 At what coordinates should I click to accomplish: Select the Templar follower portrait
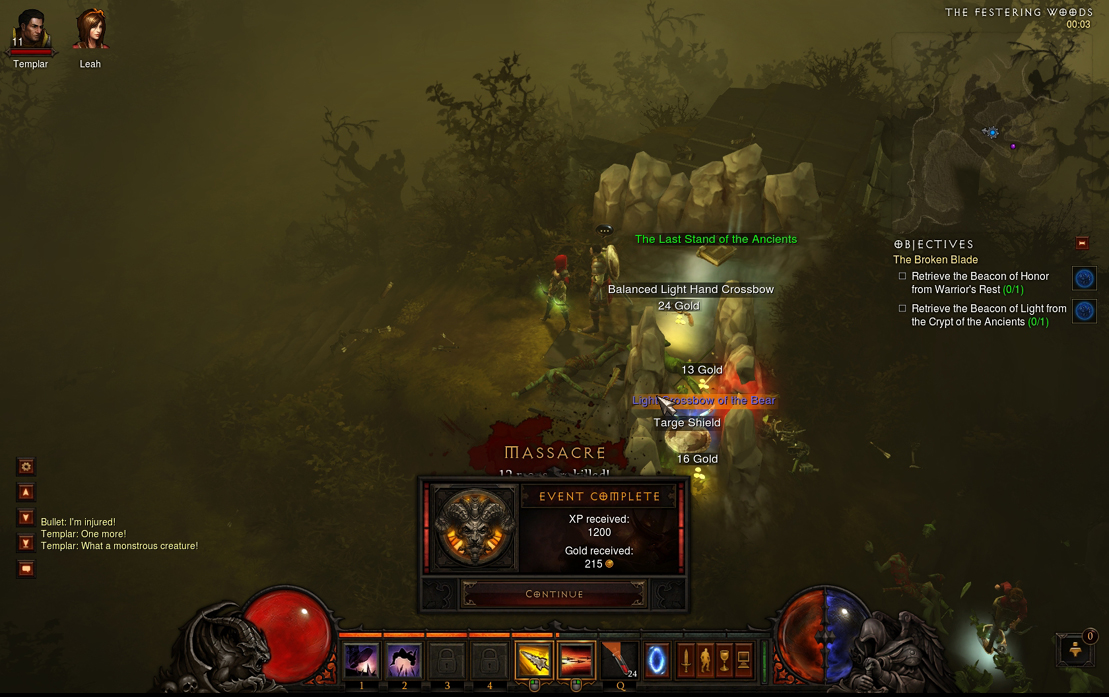[x=30, y=31]
